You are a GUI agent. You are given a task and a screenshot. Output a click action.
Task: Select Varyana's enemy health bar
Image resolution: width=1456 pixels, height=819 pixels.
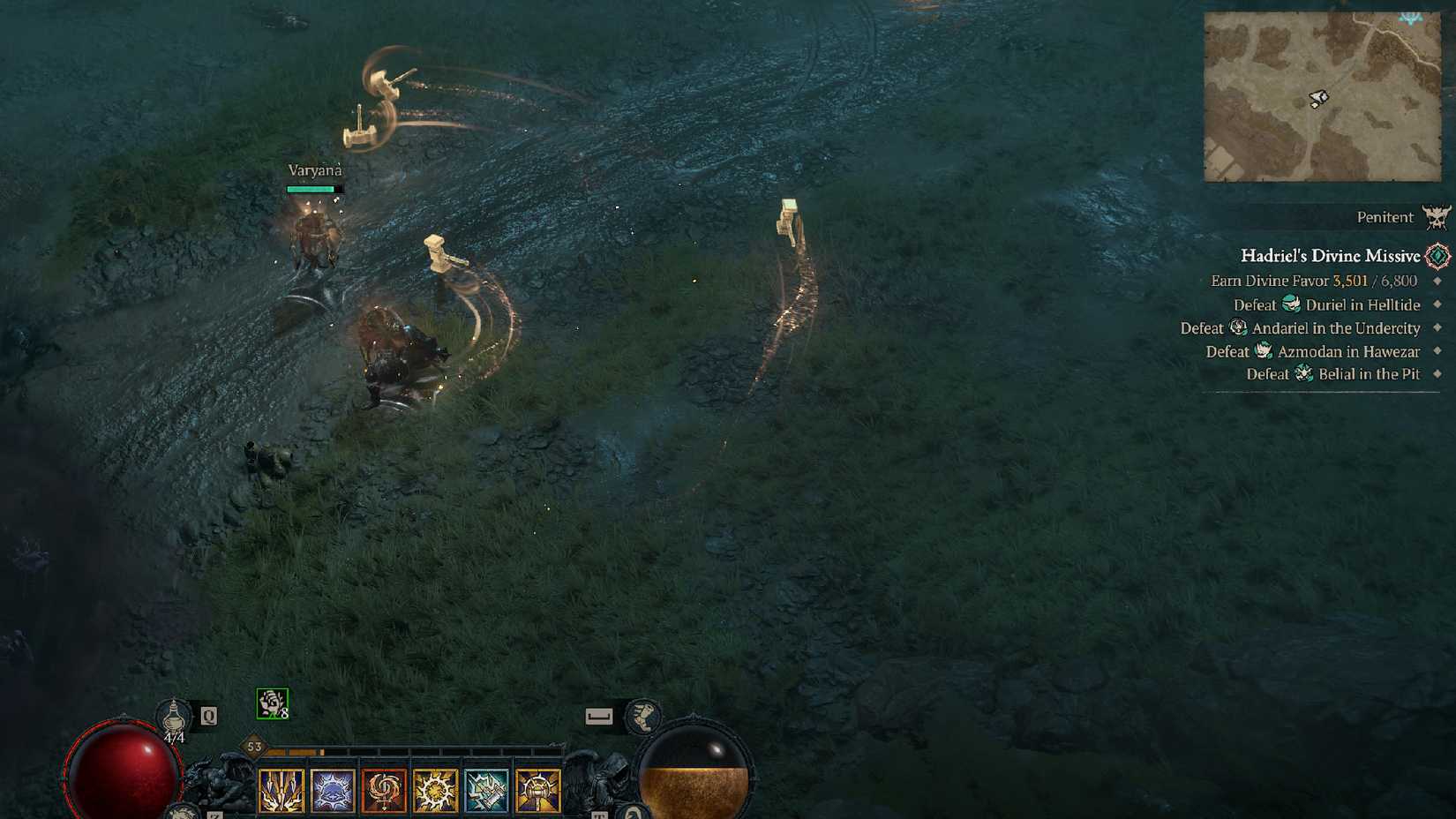pyautogui.click(x=313, y=189)
